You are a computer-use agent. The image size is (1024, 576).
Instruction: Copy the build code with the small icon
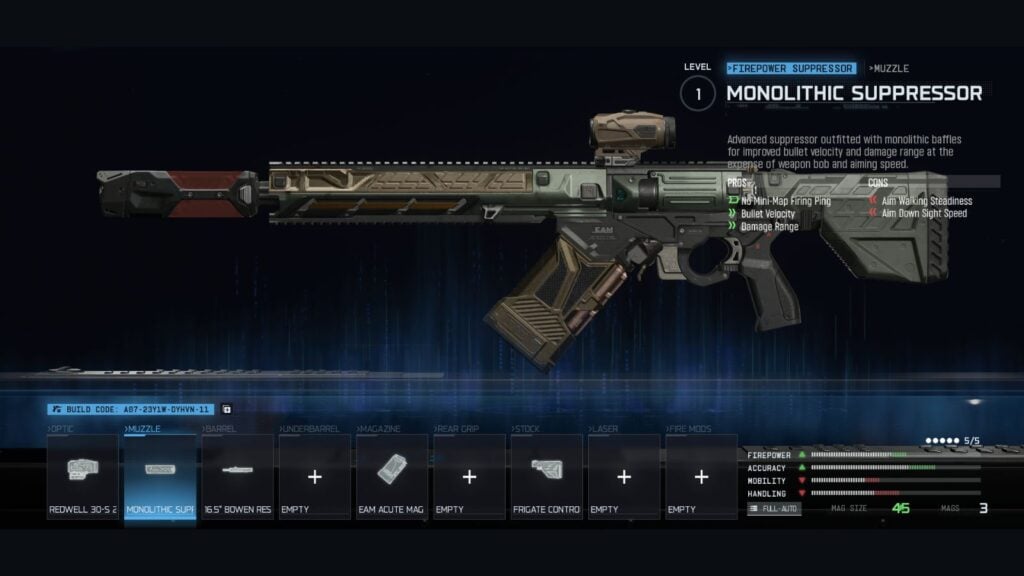pos(226,409)
